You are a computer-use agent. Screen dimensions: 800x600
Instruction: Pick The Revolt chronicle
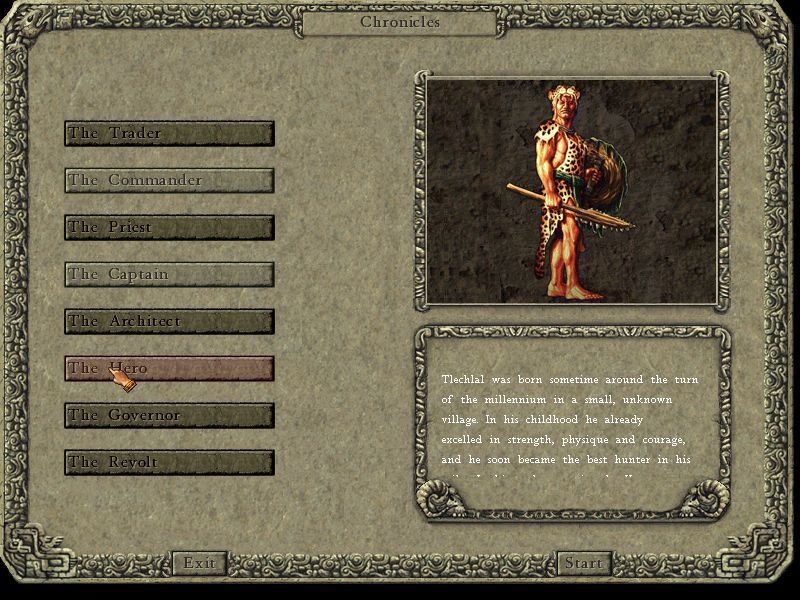coord(169,463)
